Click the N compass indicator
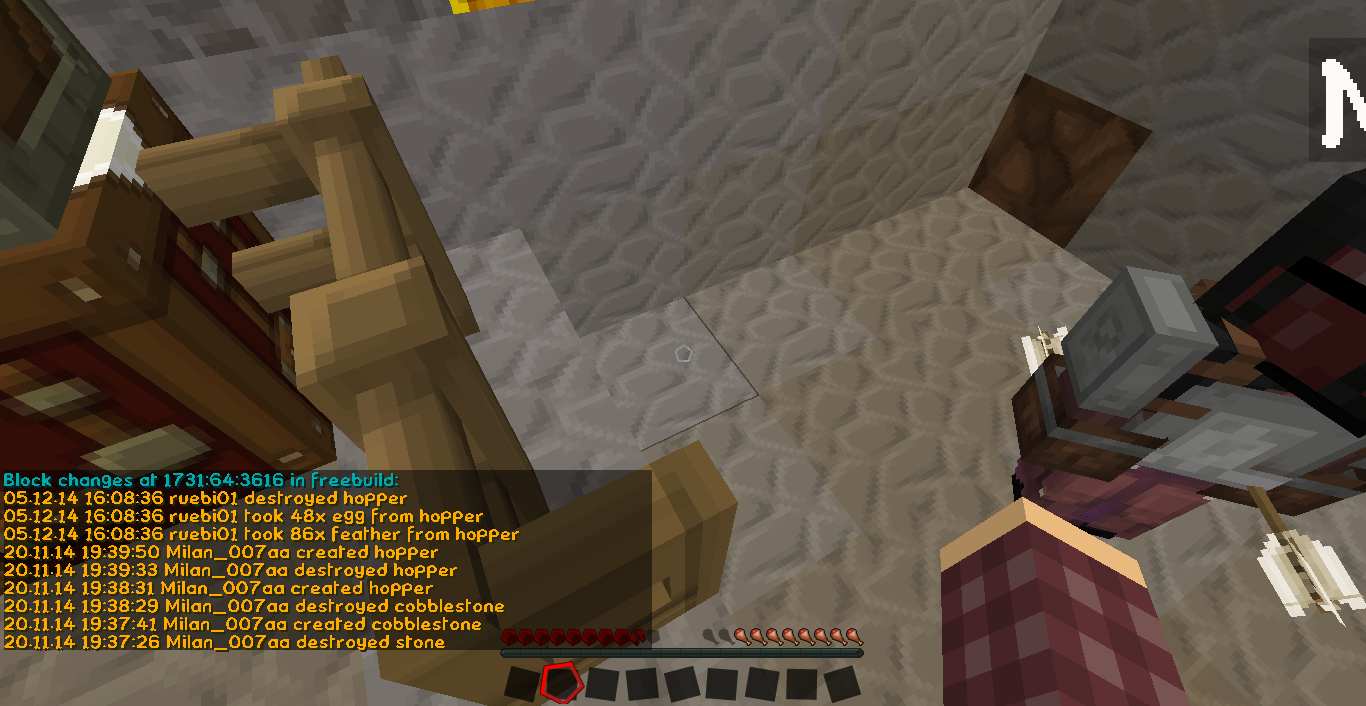The height and width of the screenshot is (706, 1366). coord(1340,99)
